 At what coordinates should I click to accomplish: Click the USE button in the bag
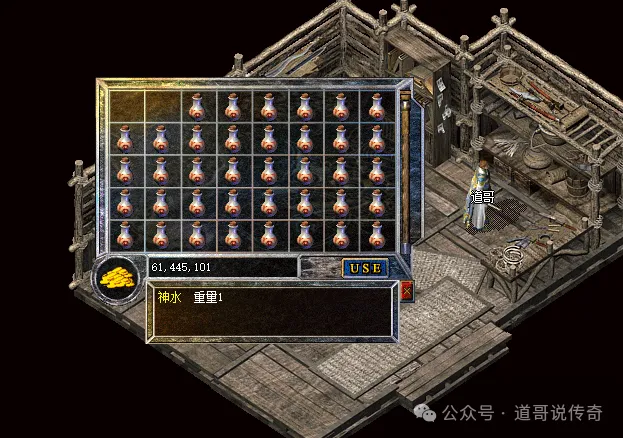coord(365,268)
